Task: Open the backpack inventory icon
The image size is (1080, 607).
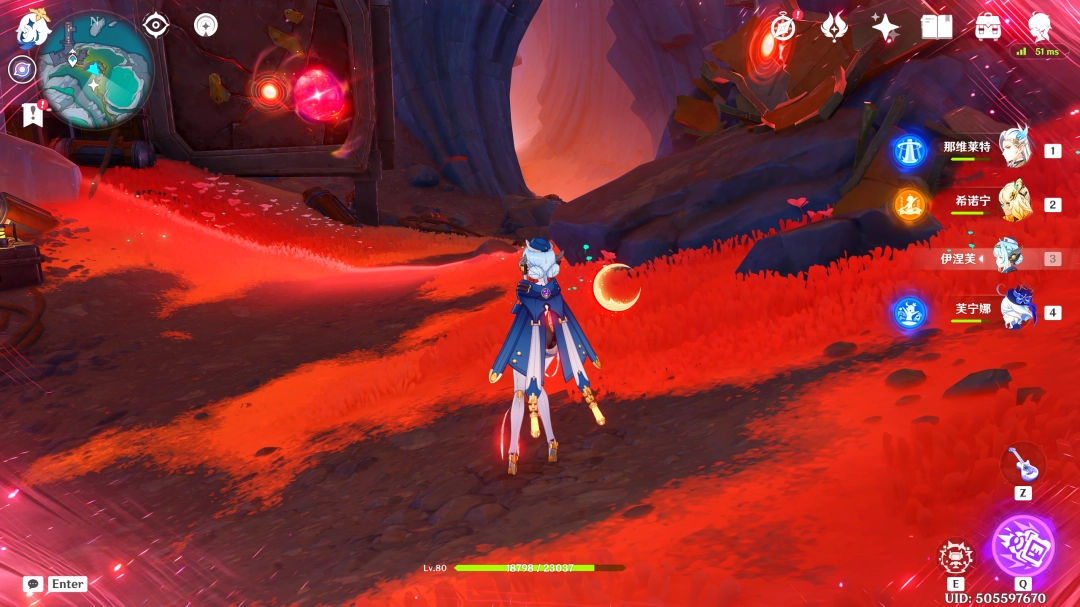Action: point(988,27)
